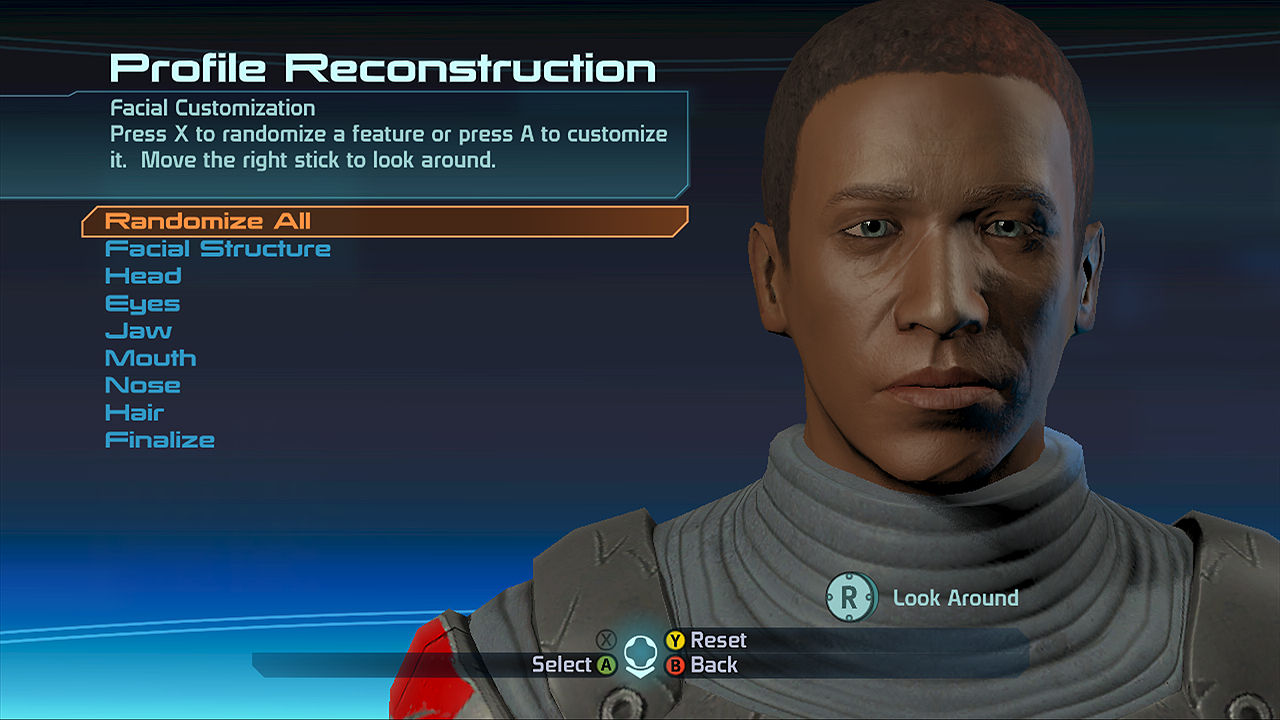Open the Mouth customization

(x=150, y=358)
